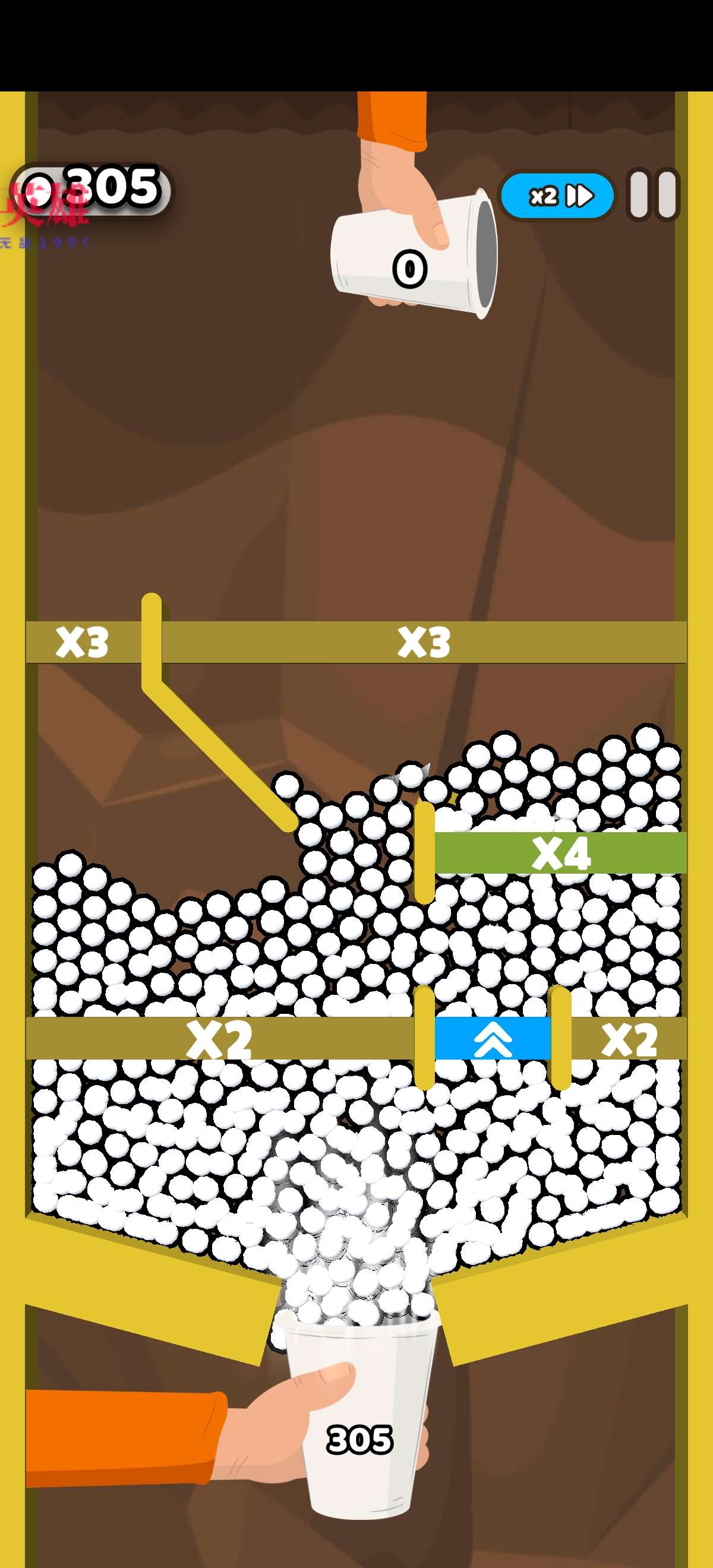
Task: Activate the x2 fast-forward speed button
Action: (x=557, y=195)
